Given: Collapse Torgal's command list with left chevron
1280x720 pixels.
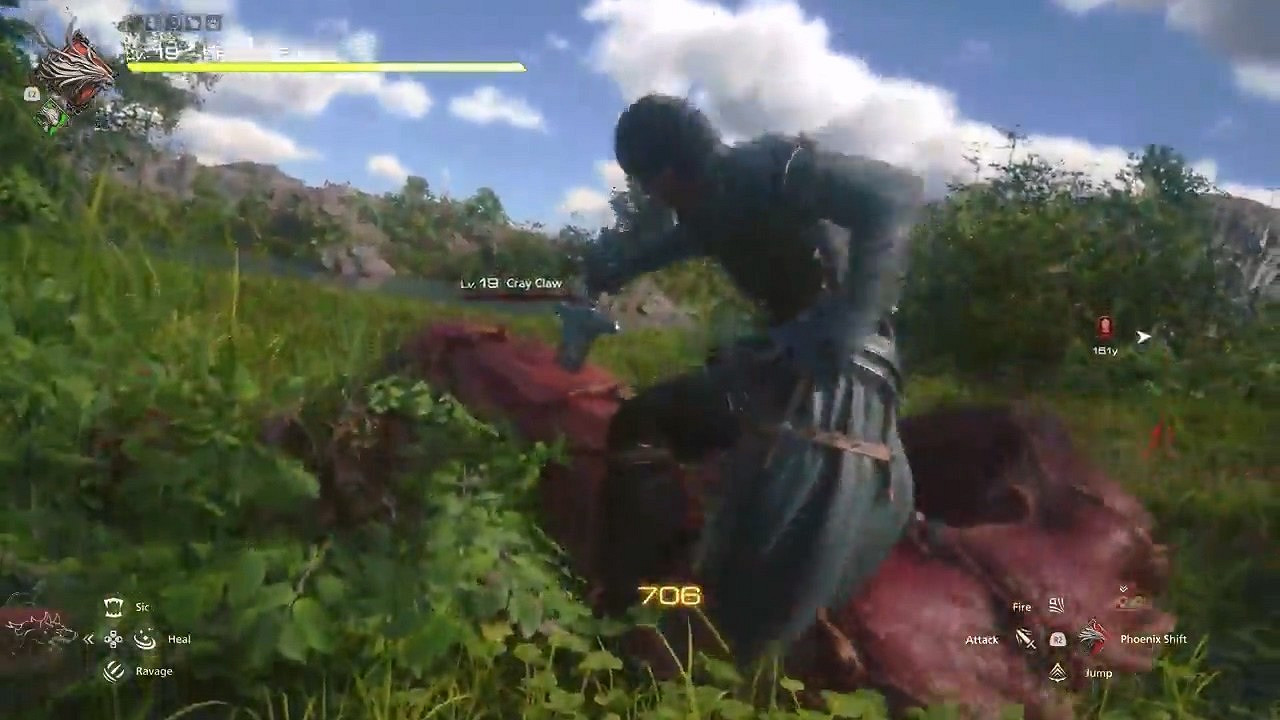Looking at the screenshot, I should coord(88,639).
